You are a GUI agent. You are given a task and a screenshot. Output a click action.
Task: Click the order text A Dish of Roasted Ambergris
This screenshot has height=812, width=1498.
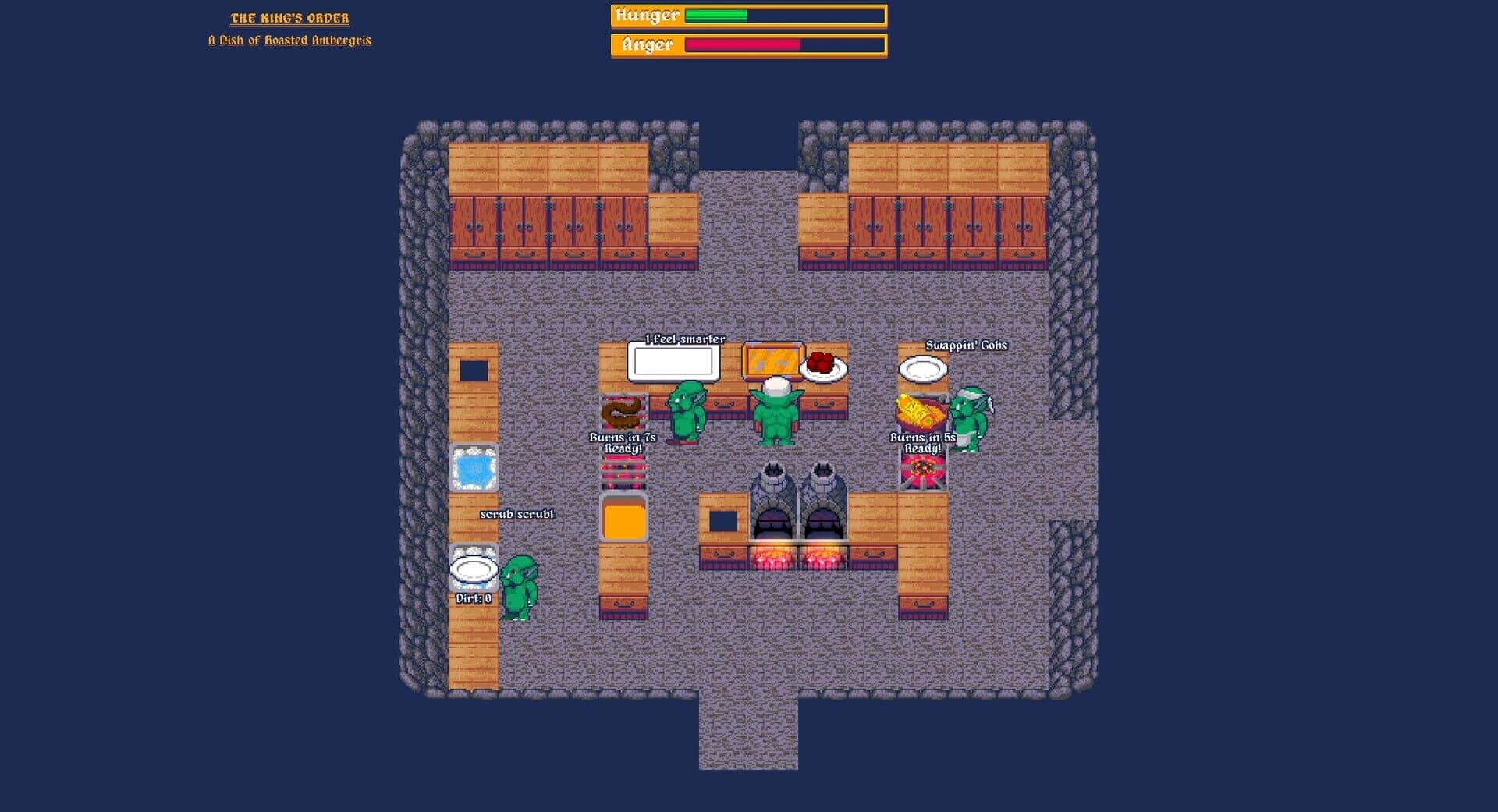(x=290, y=41)
